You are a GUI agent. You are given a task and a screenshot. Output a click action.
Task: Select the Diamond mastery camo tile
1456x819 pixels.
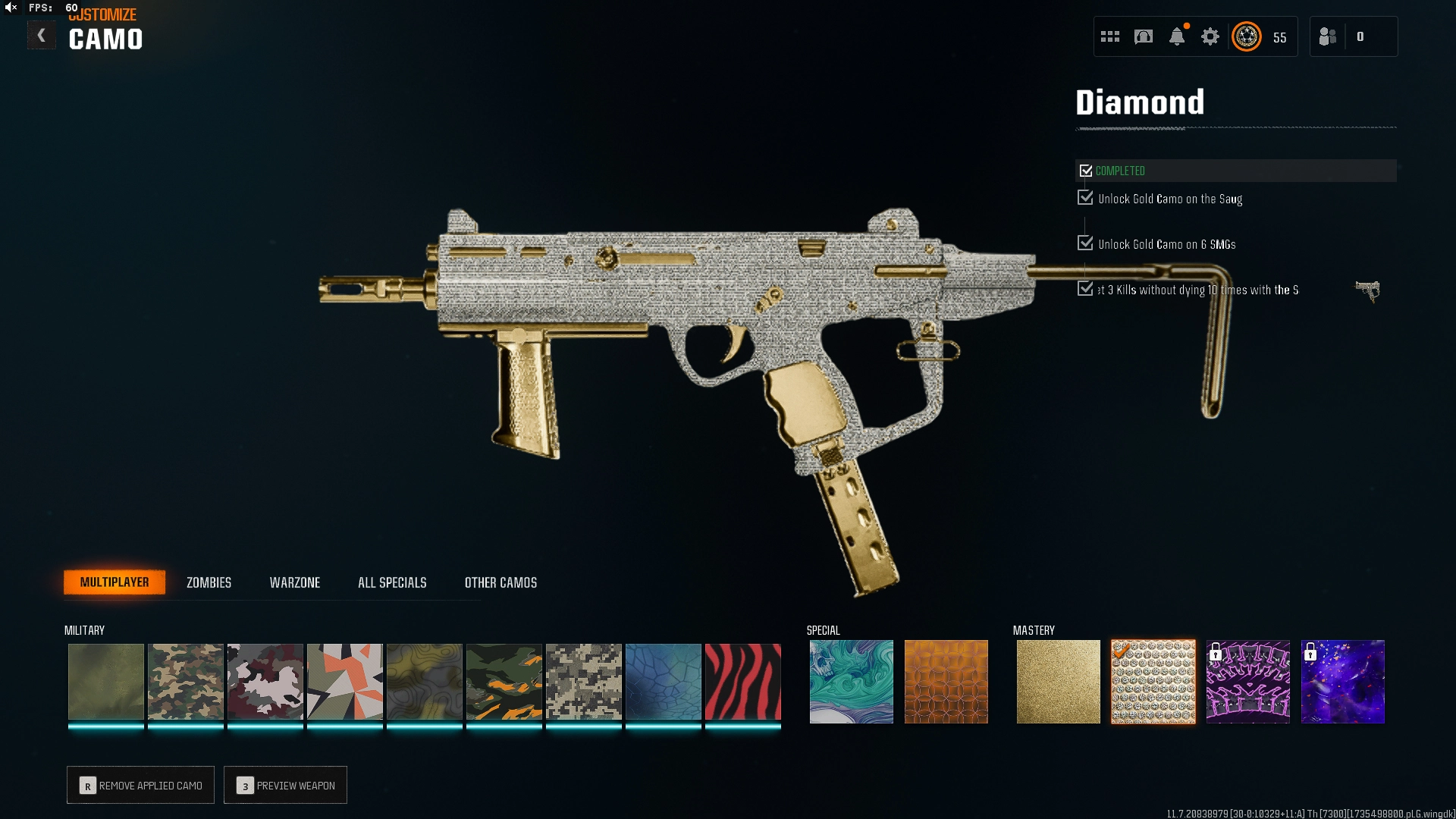(1153, 681)
